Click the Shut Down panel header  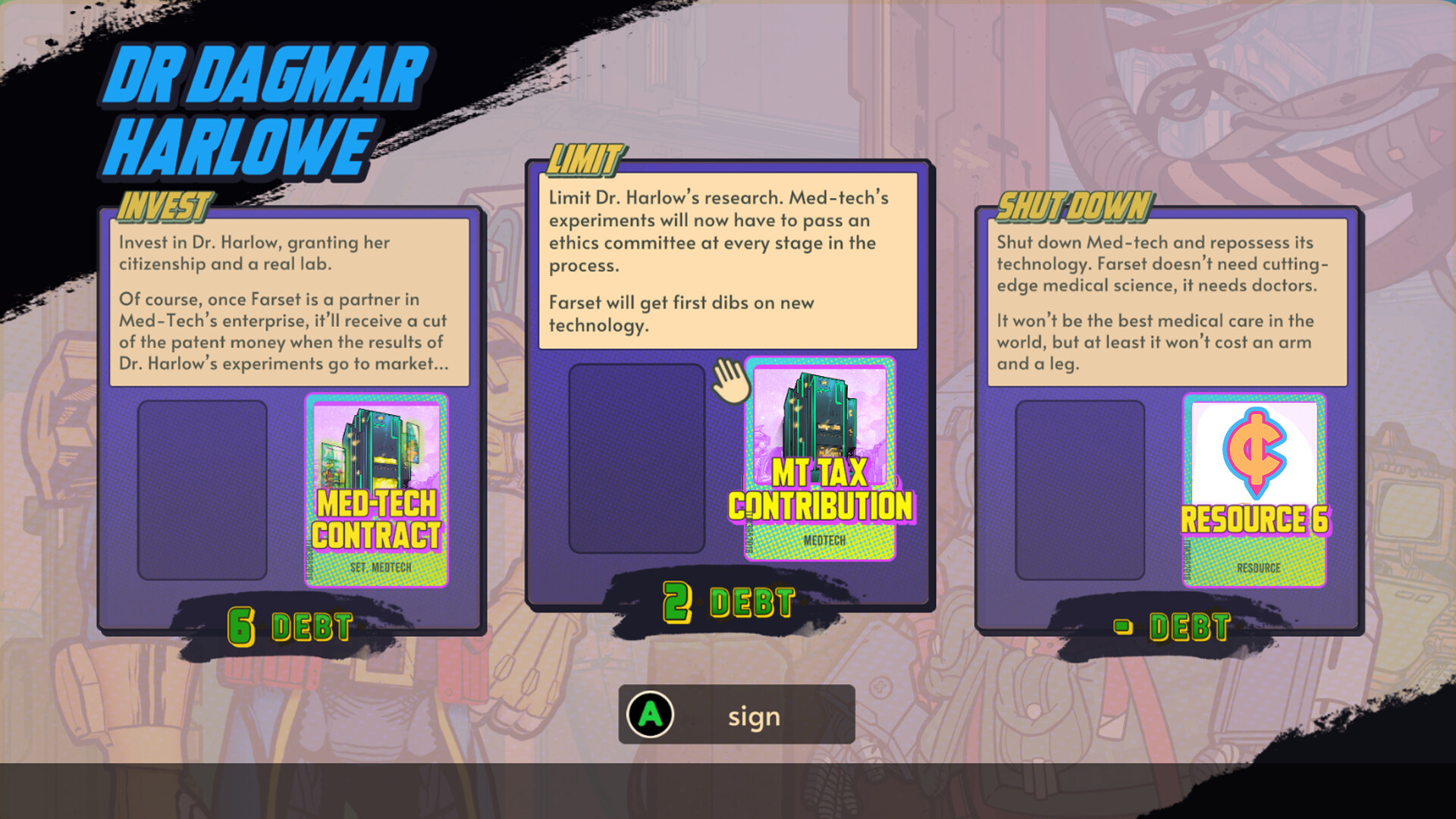tap(1072, 205)
